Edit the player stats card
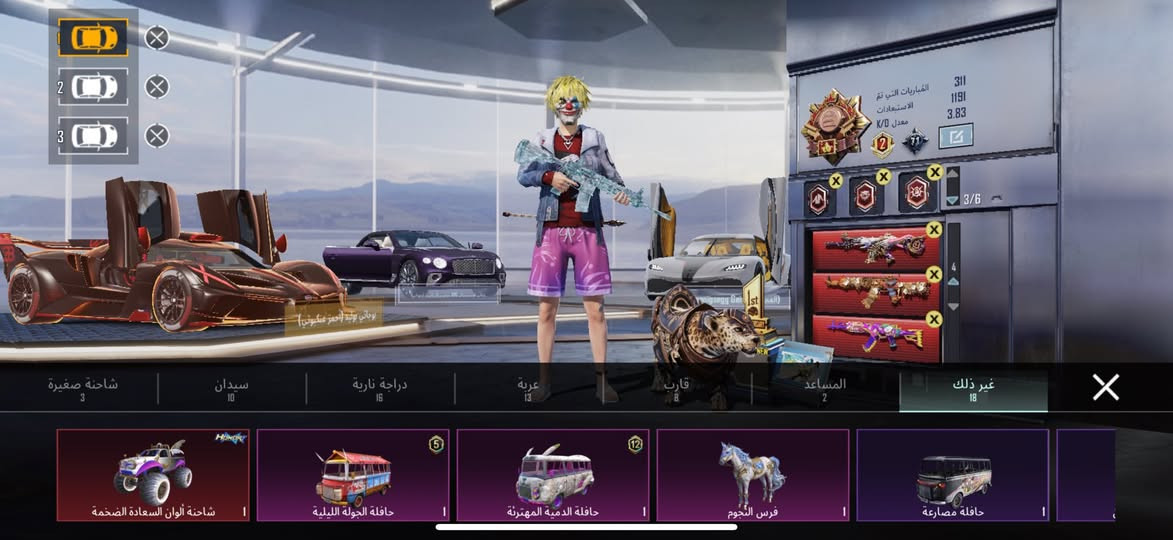 (x=955, y=136)
